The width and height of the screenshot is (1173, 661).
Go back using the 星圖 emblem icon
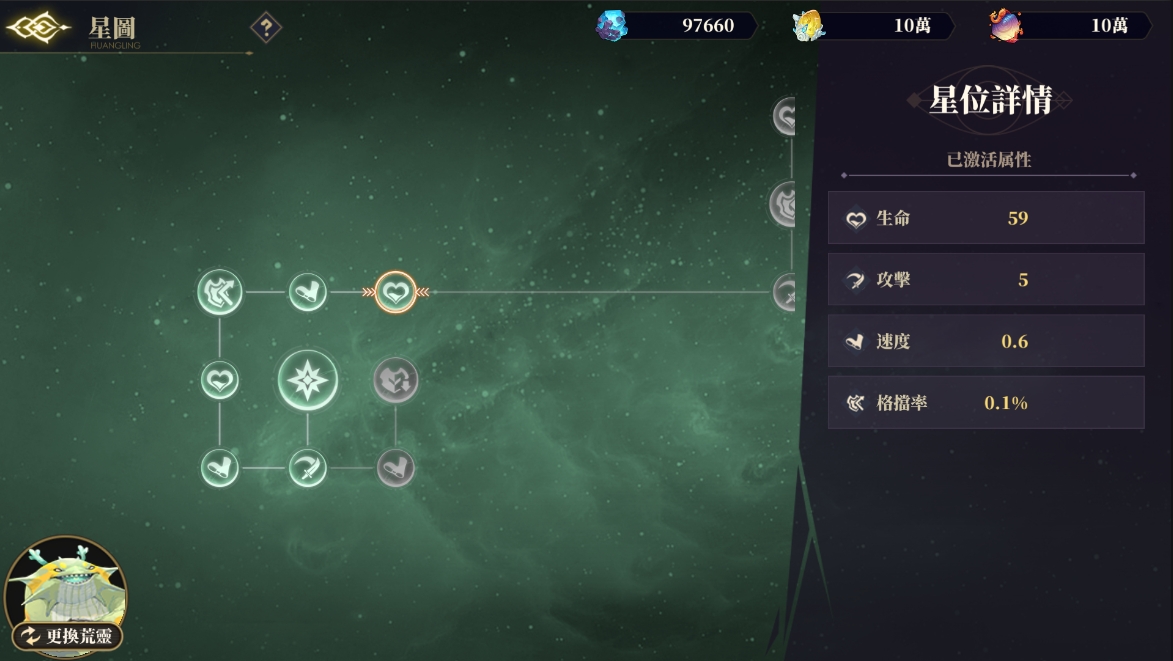37,28
